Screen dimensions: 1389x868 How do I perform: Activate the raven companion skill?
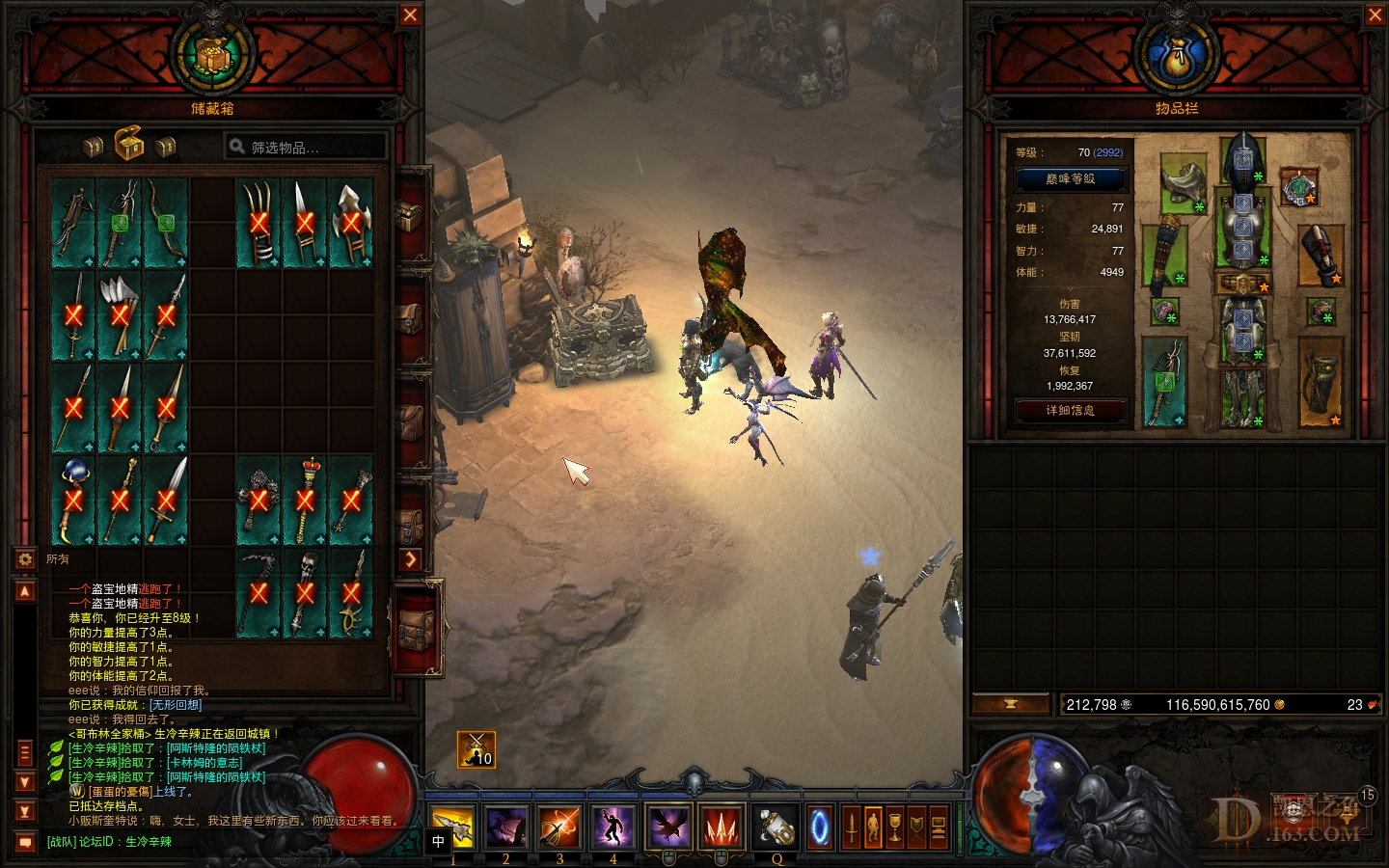(667, 827)
